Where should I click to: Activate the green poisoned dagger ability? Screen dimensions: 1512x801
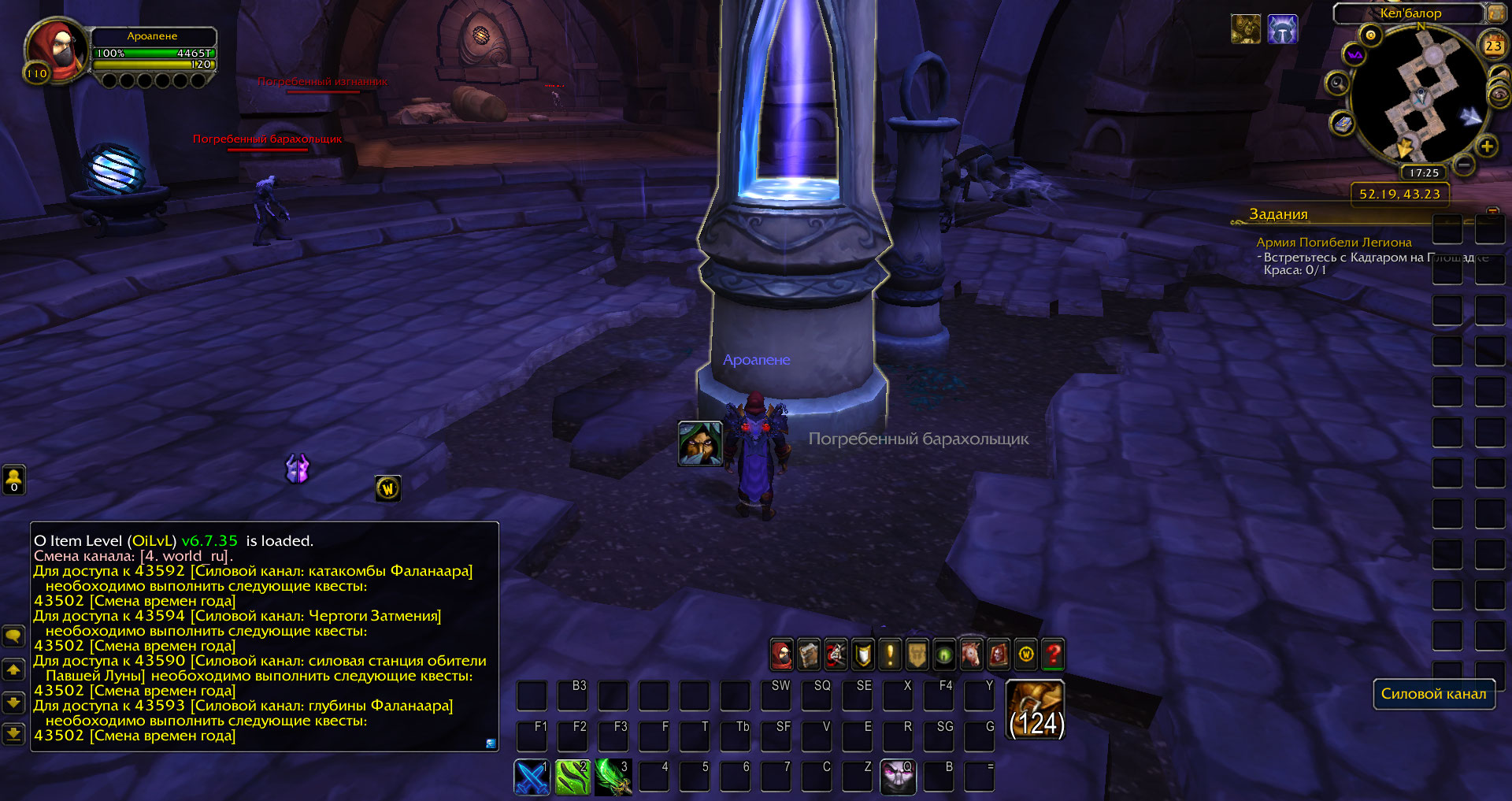click(613, 777)
